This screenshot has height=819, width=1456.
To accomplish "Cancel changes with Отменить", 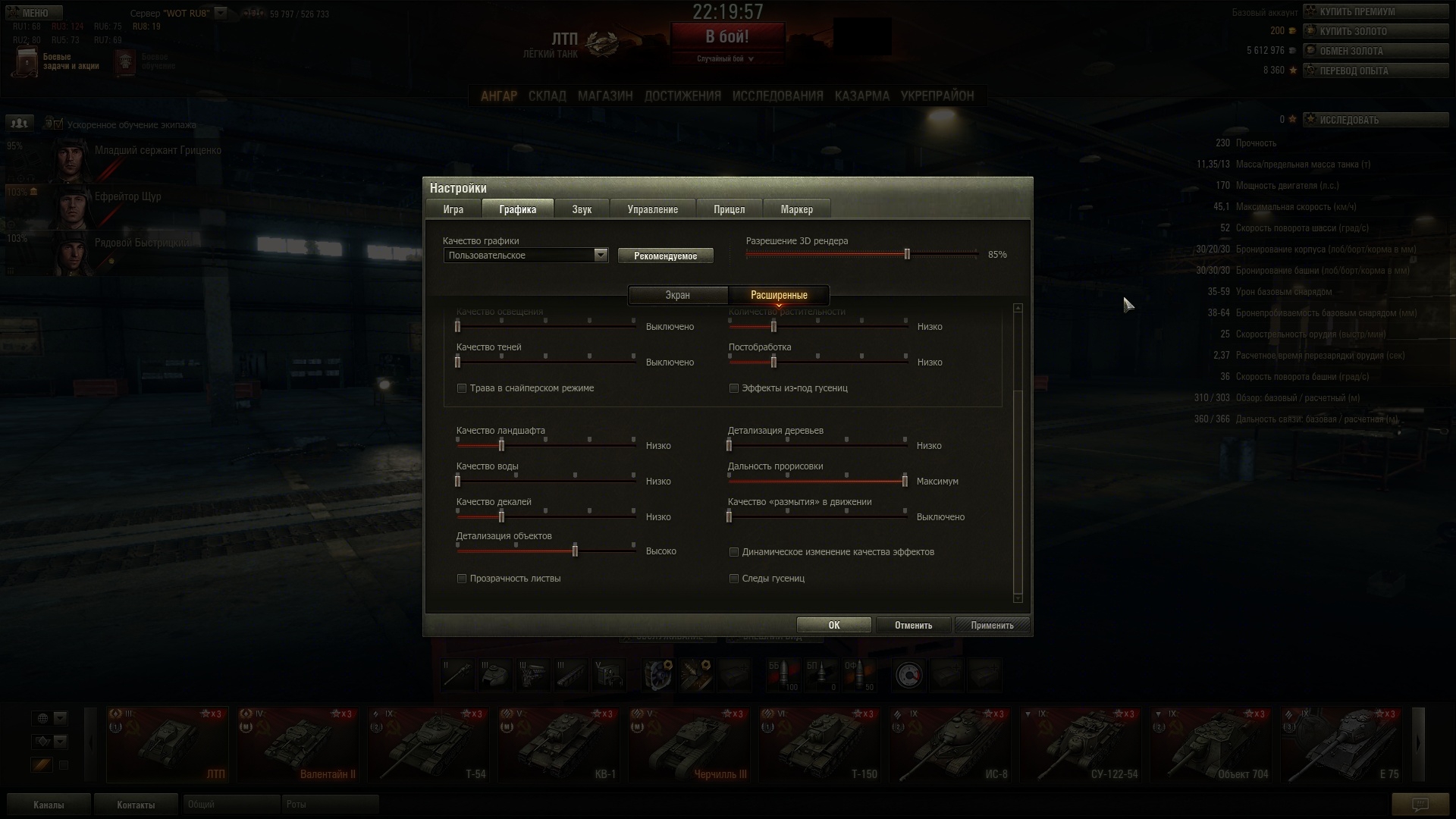I will coord(913,625).
